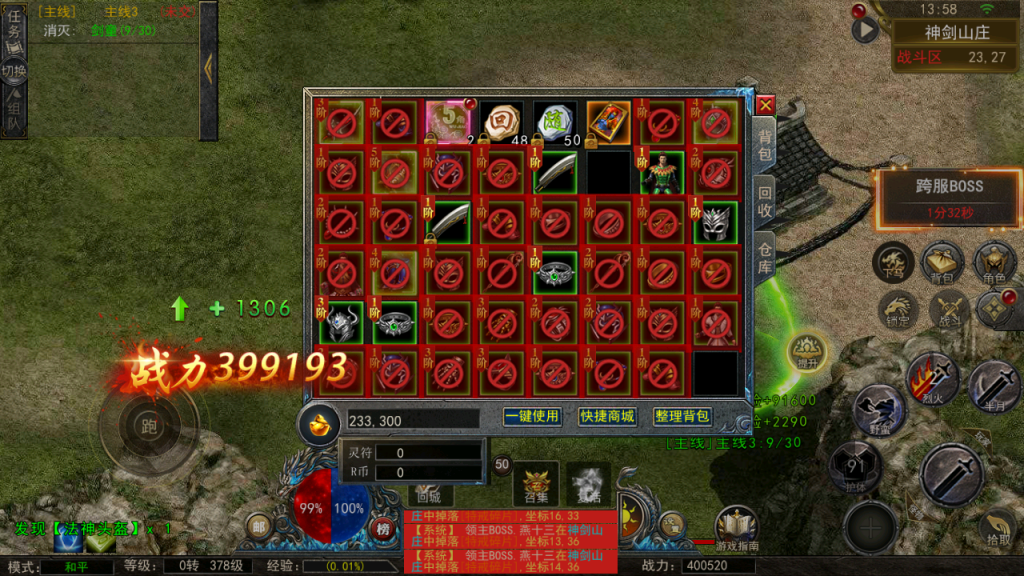Sort the bag with 整理背包
The image size is (1024, 576).
pos(682,416)
